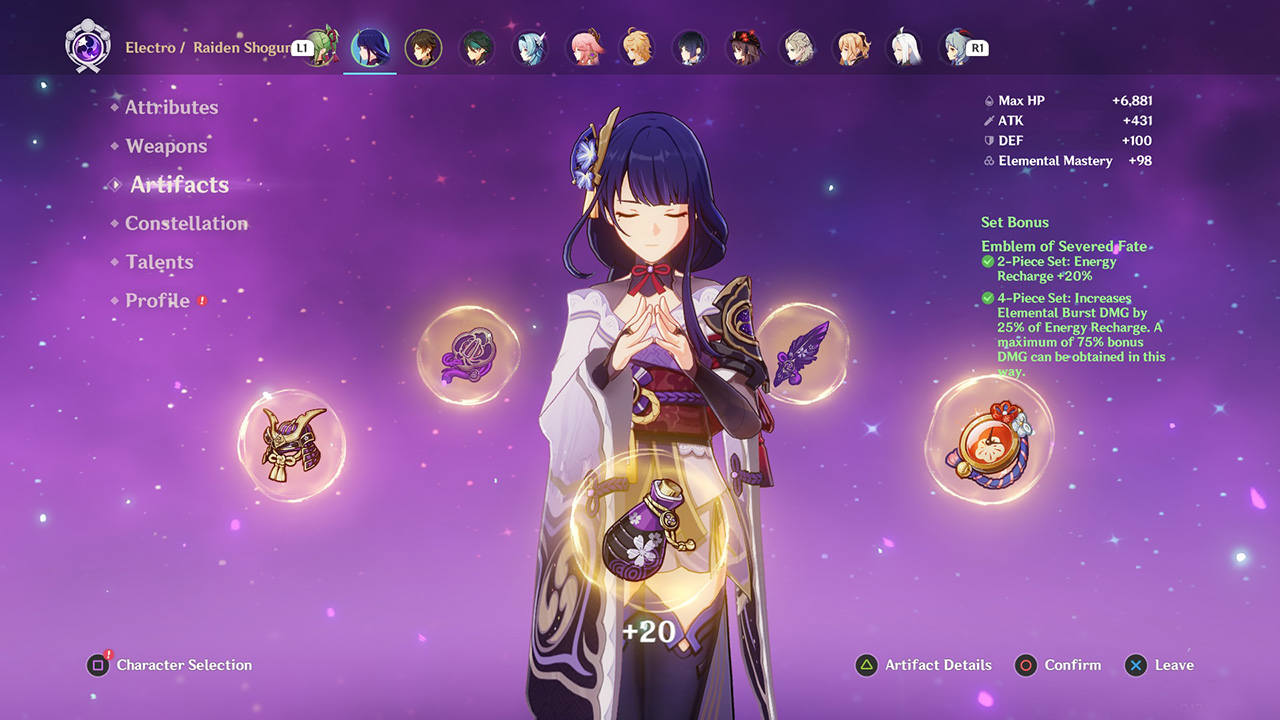This screenshot has height=720, width=1280.
Task: Open the Profile menu entry
Action: click(x=157, y=300)
